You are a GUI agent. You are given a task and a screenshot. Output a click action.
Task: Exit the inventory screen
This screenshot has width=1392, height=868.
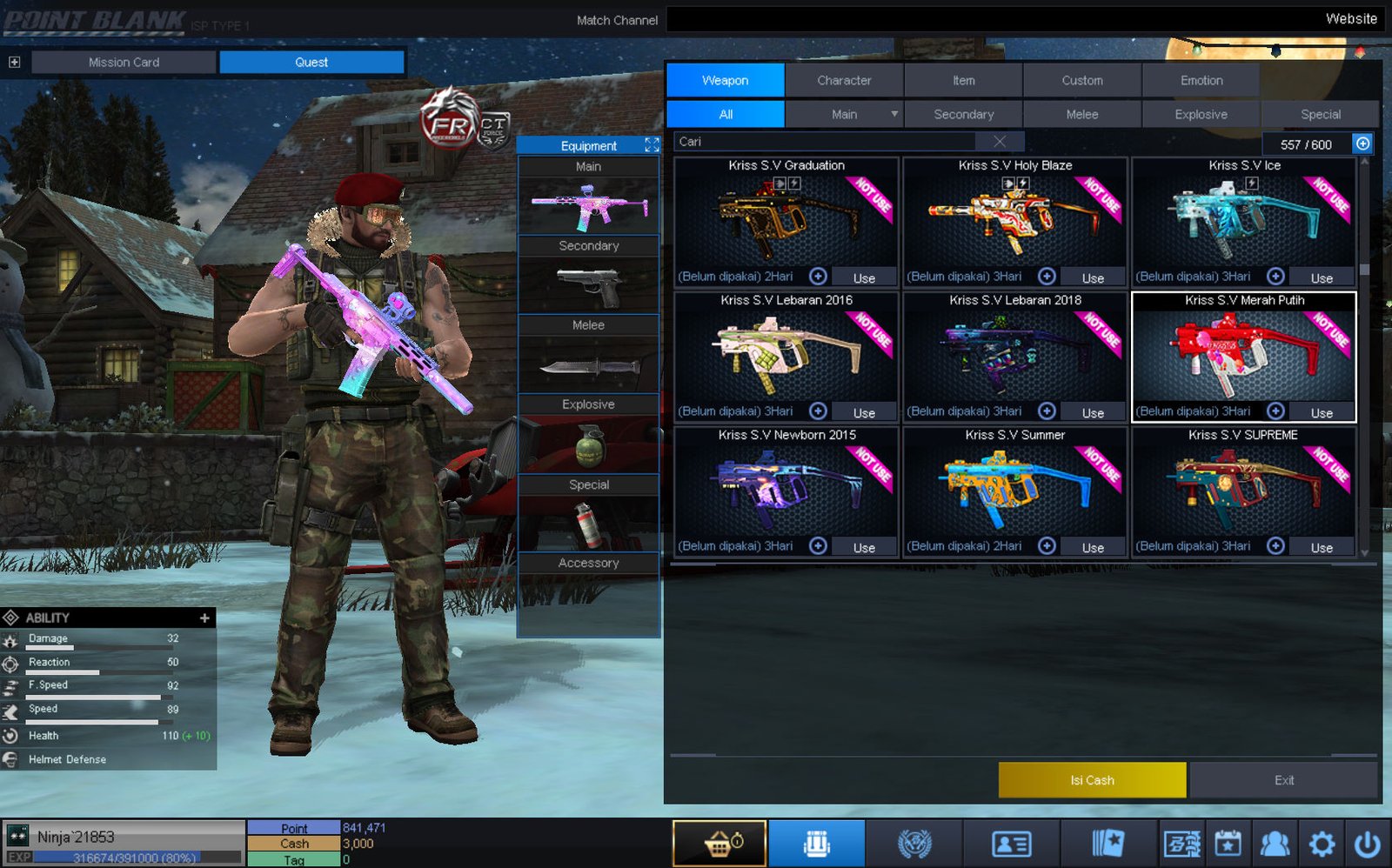(1283, 780)
